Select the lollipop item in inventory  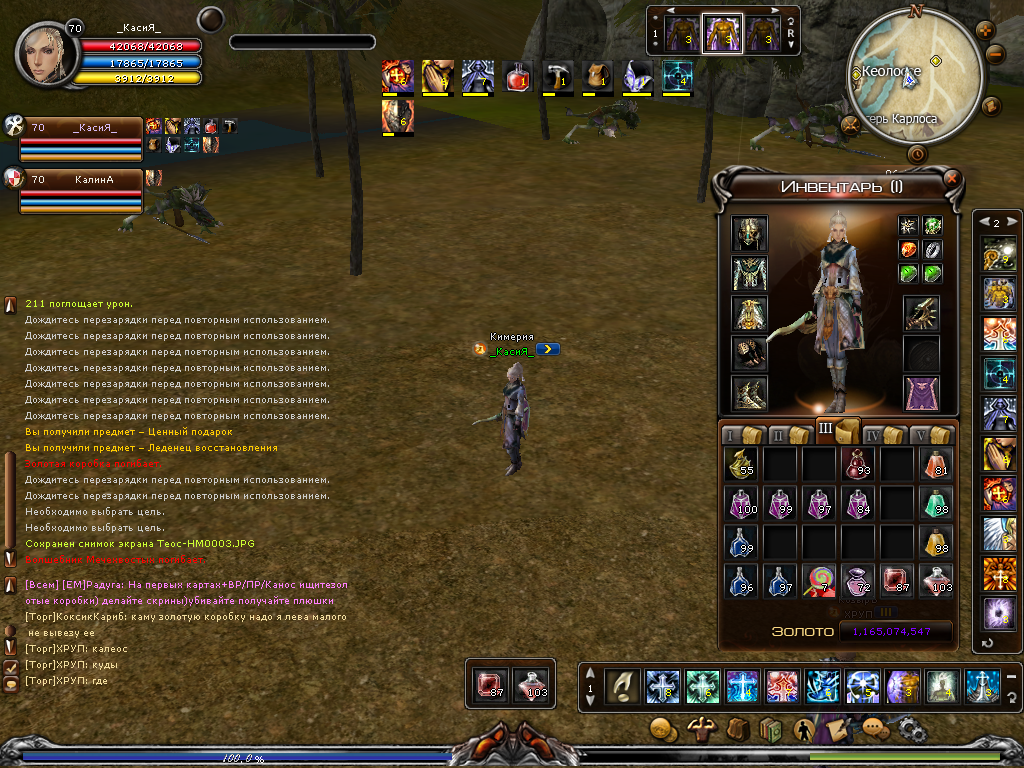point(821,582)
